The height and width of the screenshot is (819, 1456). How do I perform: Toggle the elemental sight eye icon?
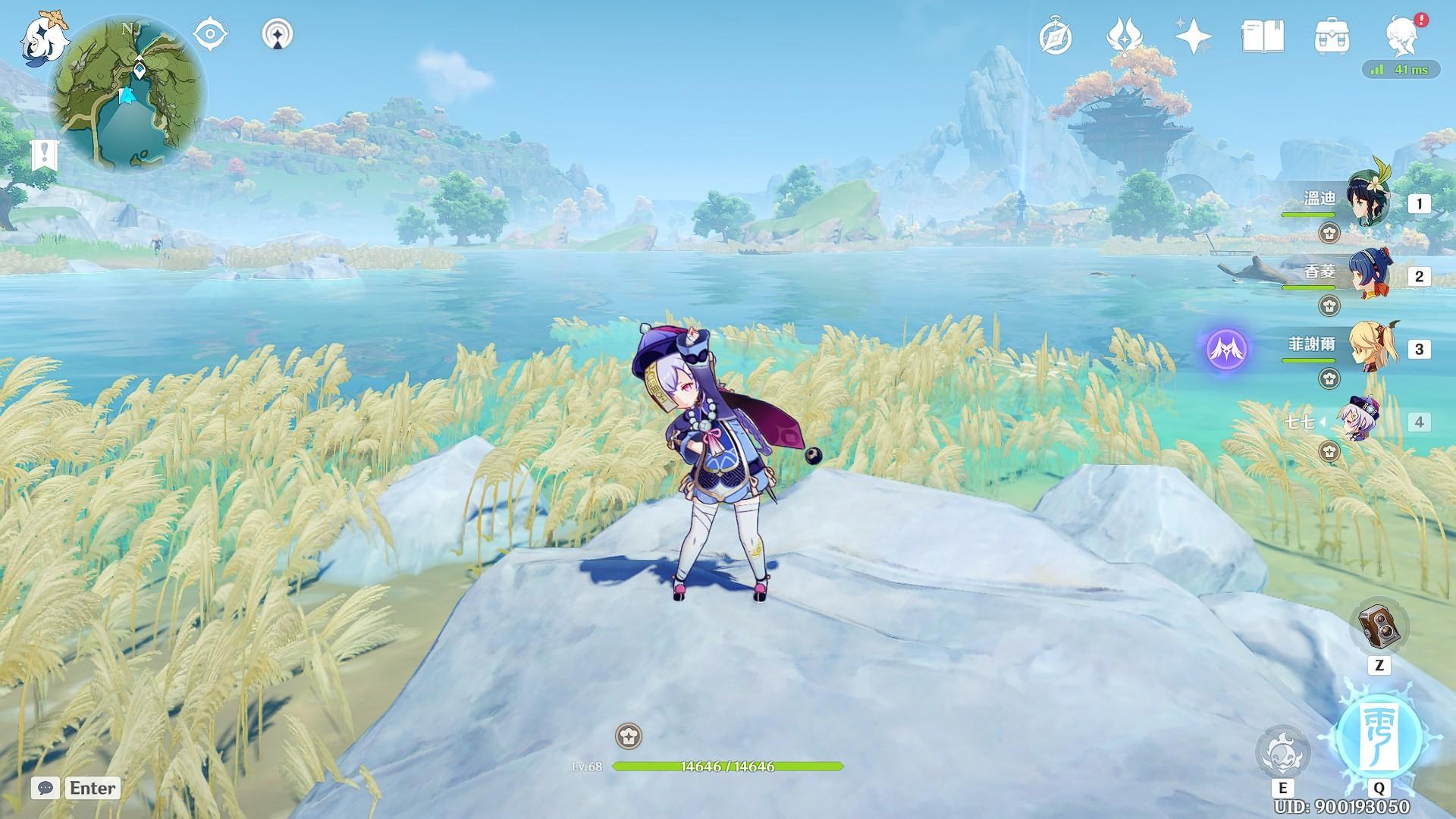(210, 35)
